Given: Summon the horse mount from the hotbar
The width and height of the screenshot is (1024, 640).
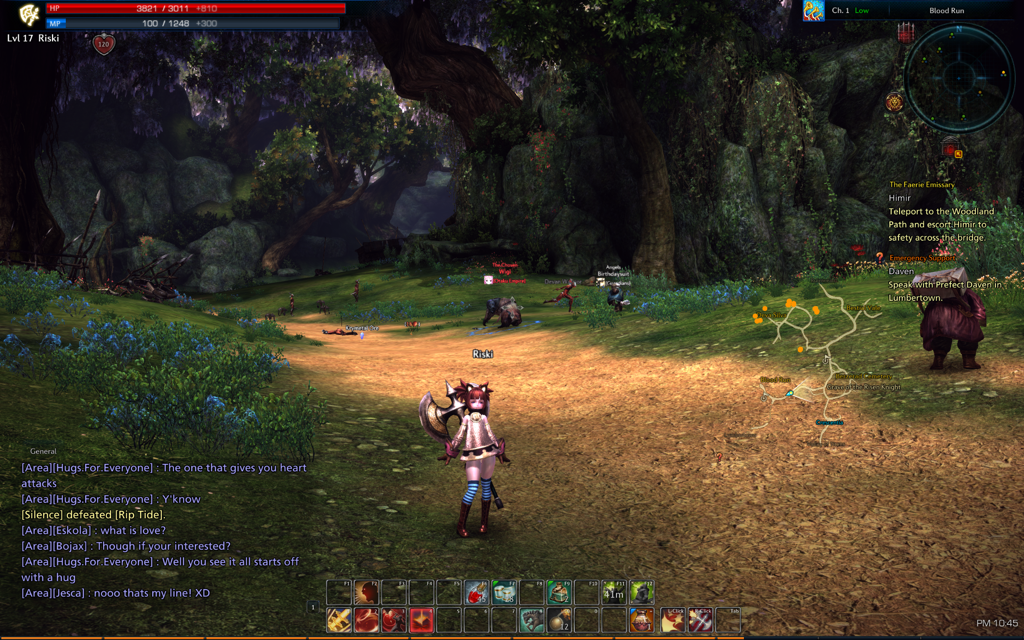Looking at the screenshot, I should pos(531,620).
